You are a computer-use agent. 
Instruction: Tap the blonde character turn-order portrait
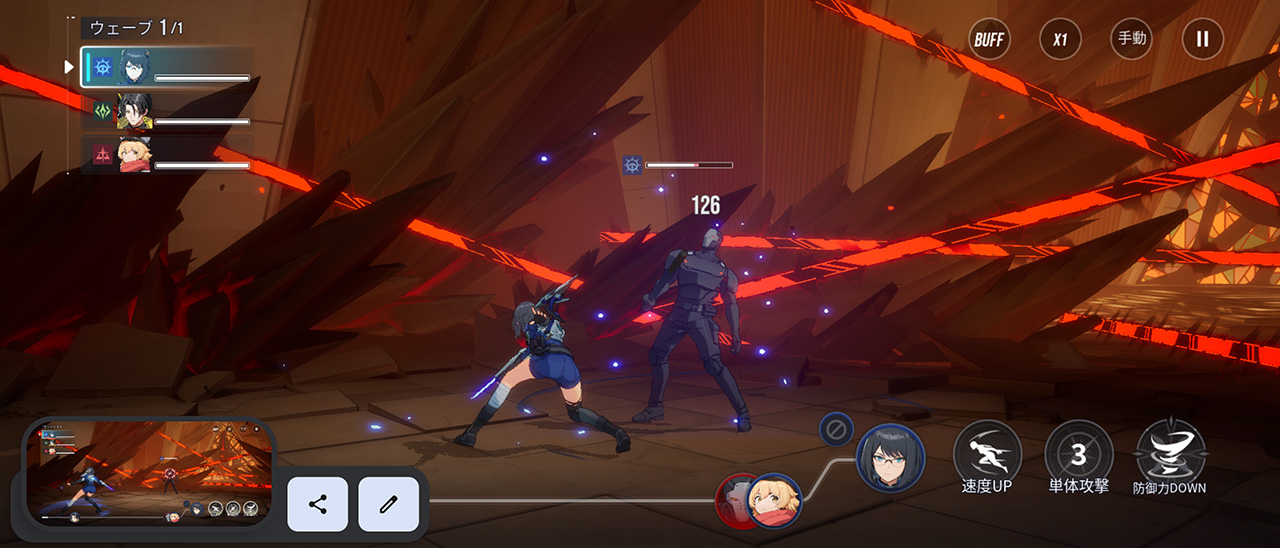pyautogui.click(x=775, y=500)
